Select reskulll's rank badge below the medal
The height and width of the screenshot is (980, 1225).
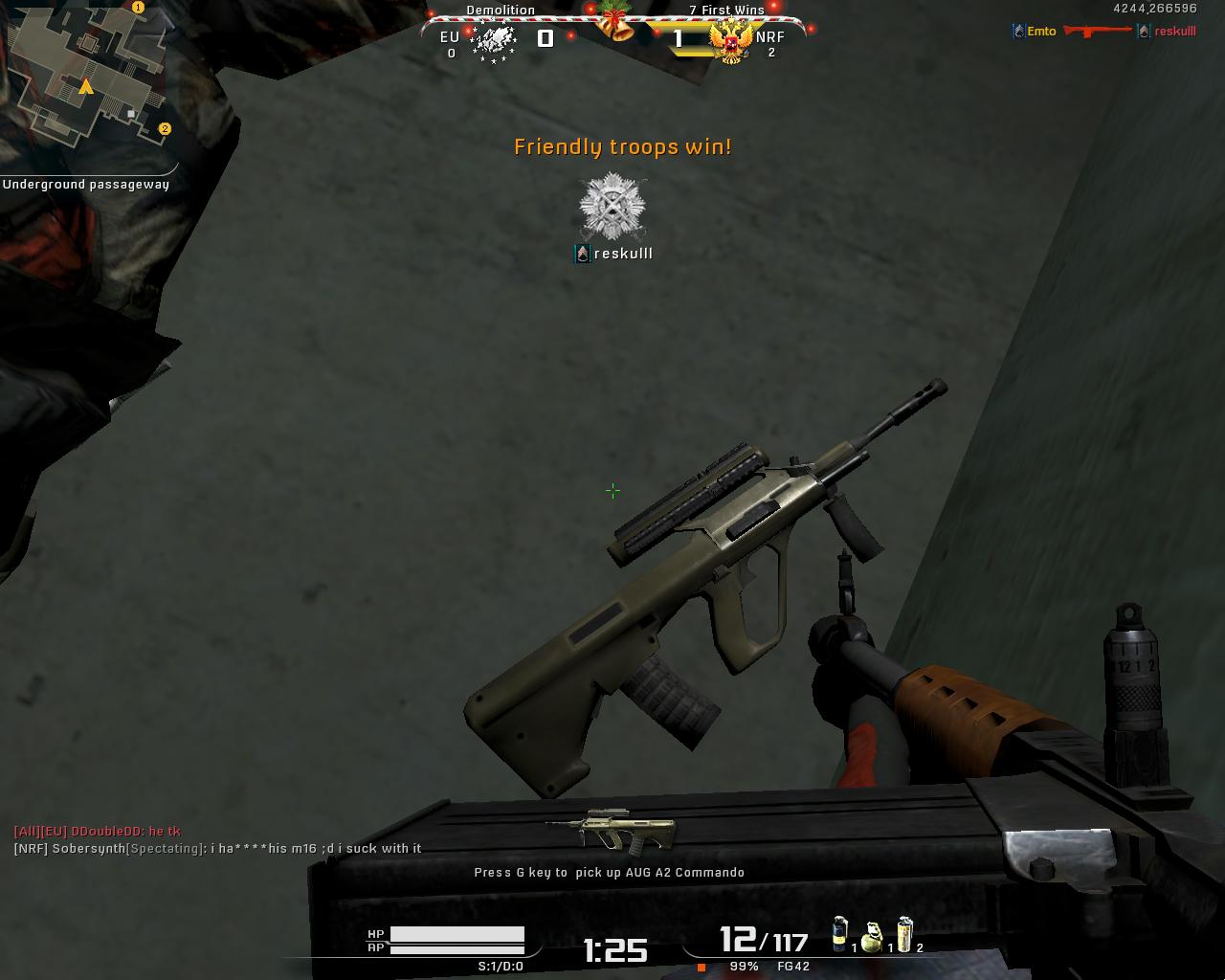pyautogui.click(x=581, y=254)
